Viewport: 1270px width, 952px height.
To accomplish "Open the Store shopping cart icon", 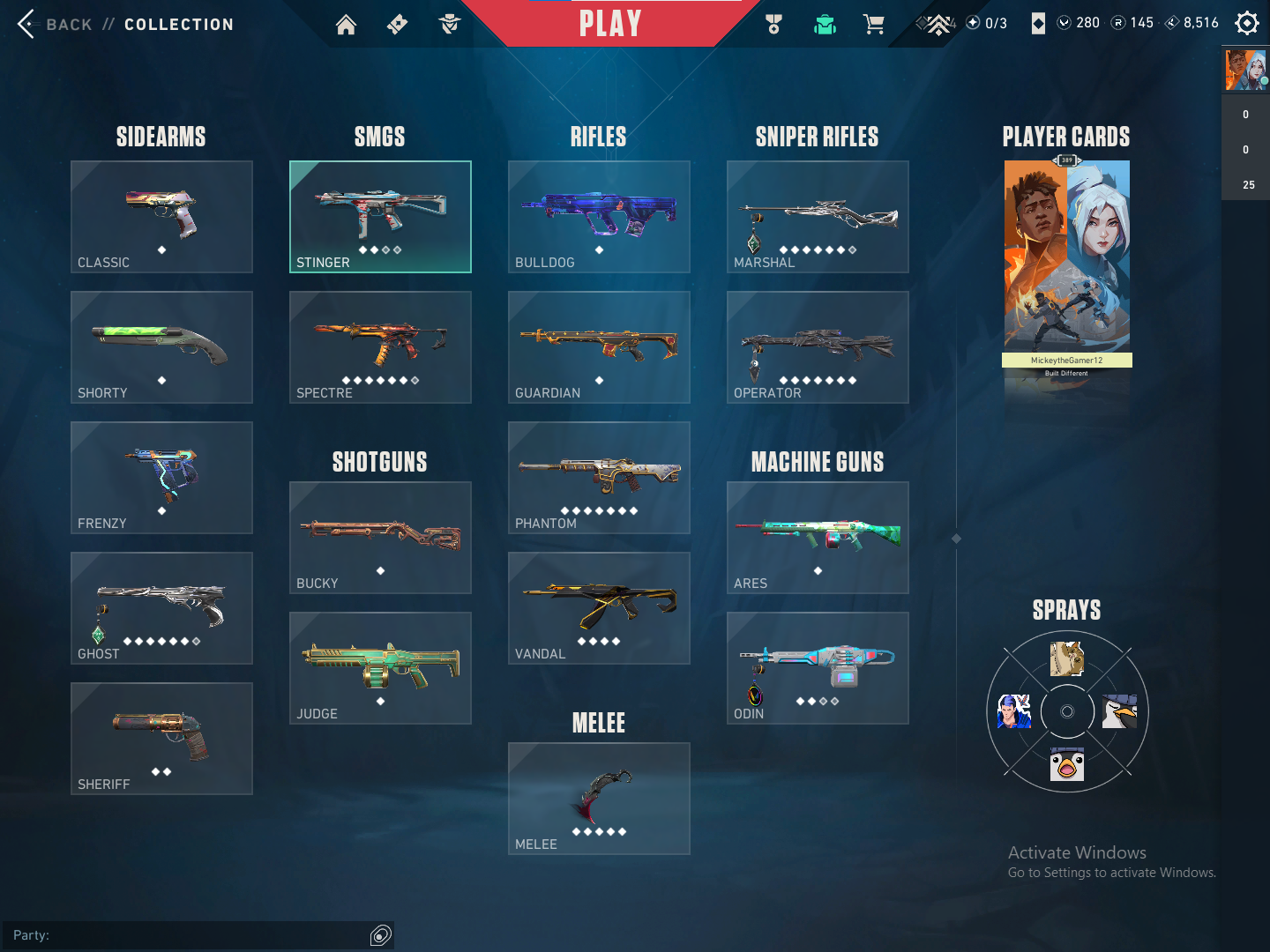I will click(x=874, y=24).
